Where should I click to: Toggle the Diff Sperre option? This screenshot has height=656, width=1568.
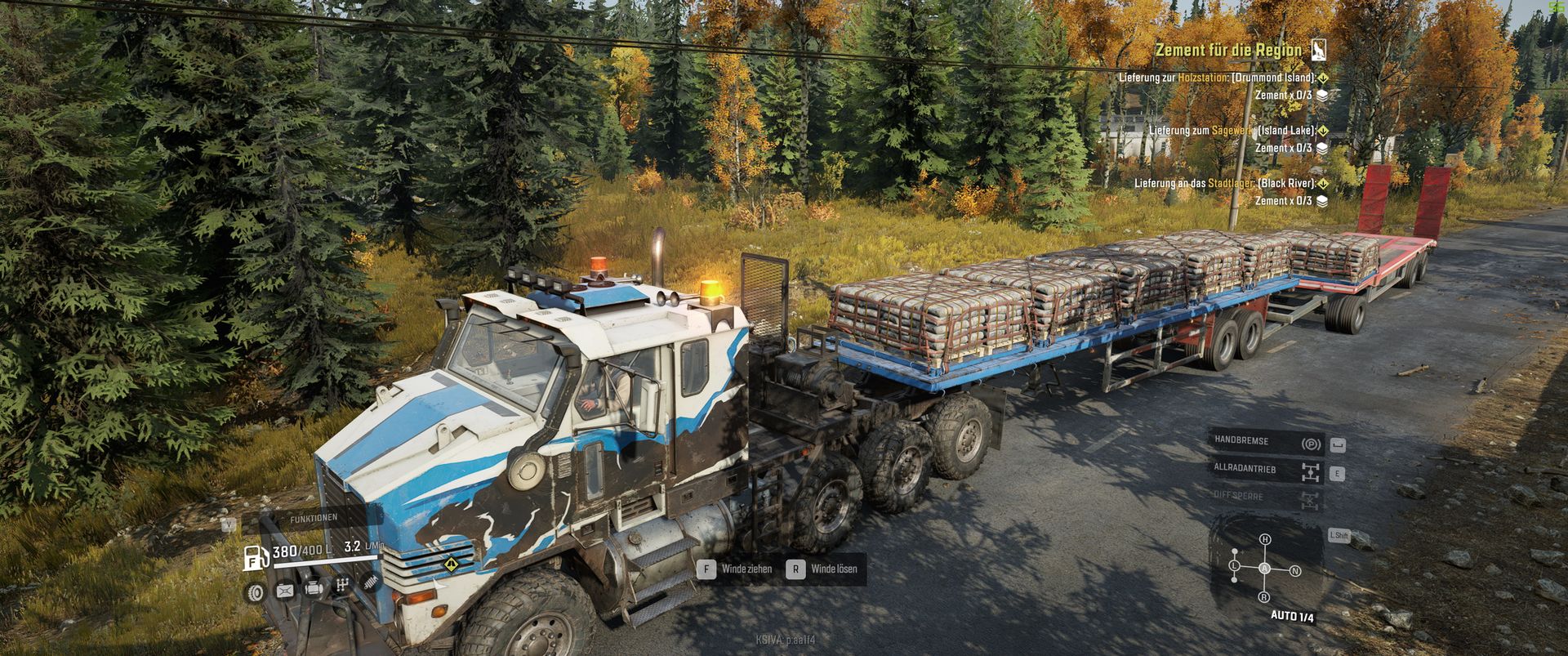pyautogui.click(x=1264, y=498)
